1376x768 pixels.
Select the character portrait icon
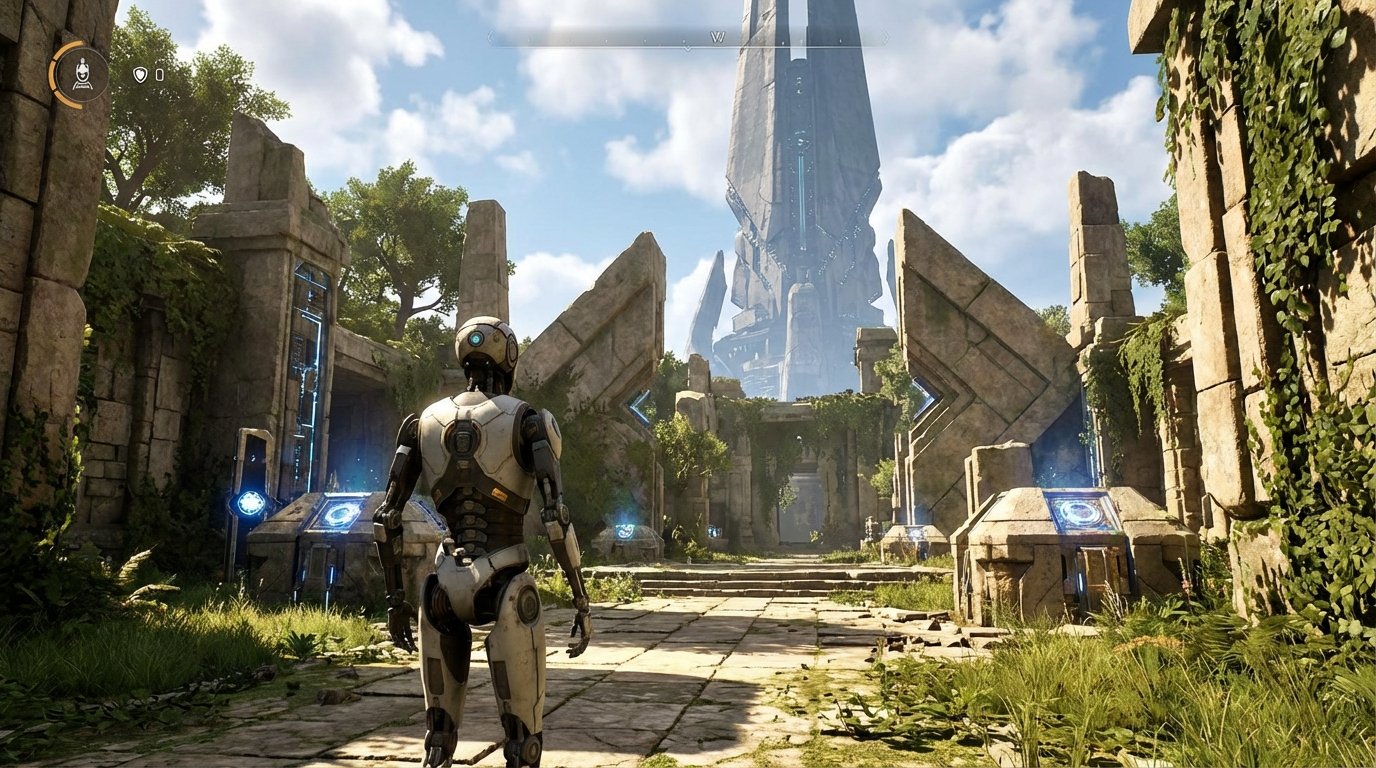click(x=82, y=73)
